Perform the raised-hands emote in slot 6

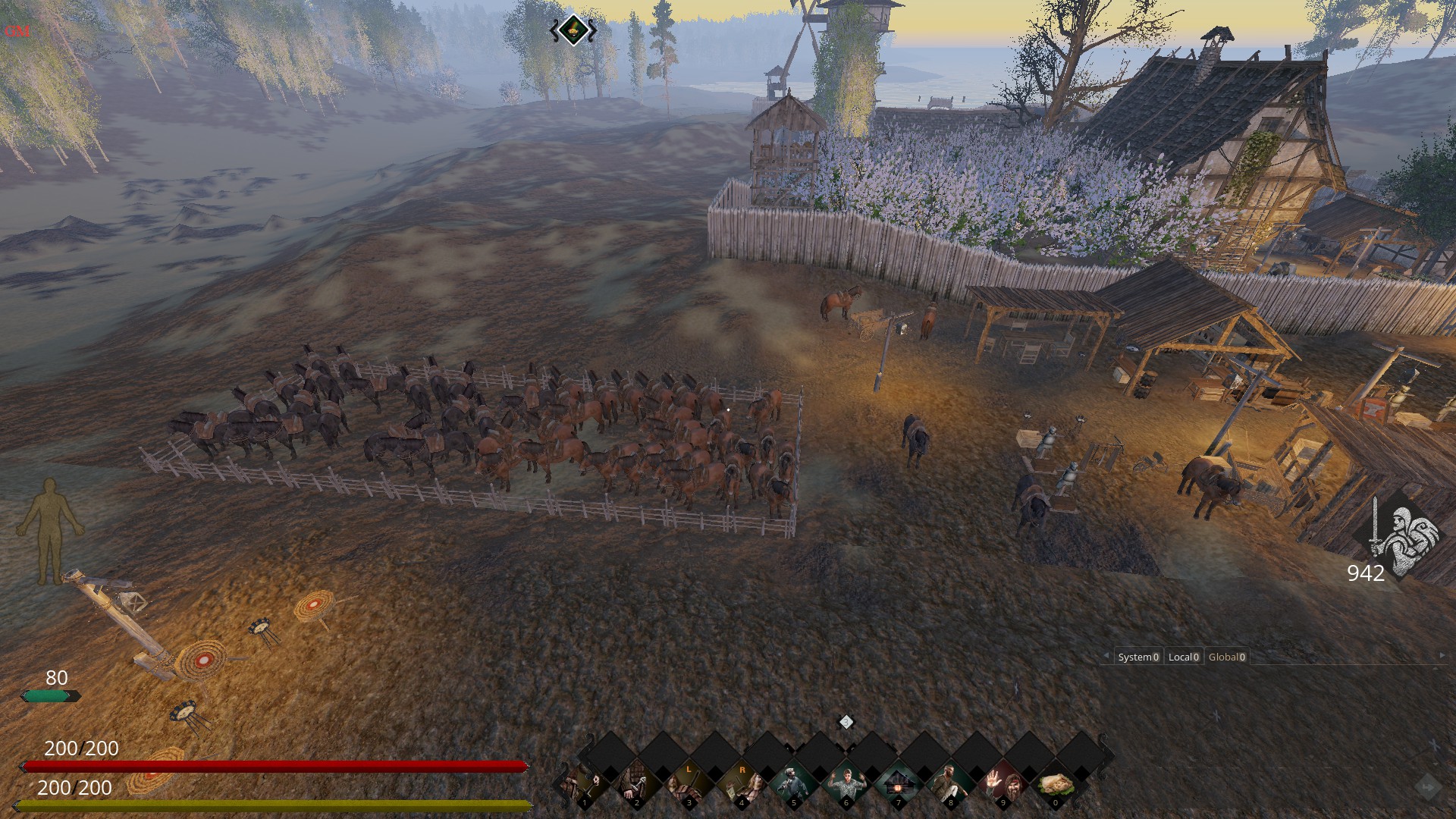click(x=846, y=785)
